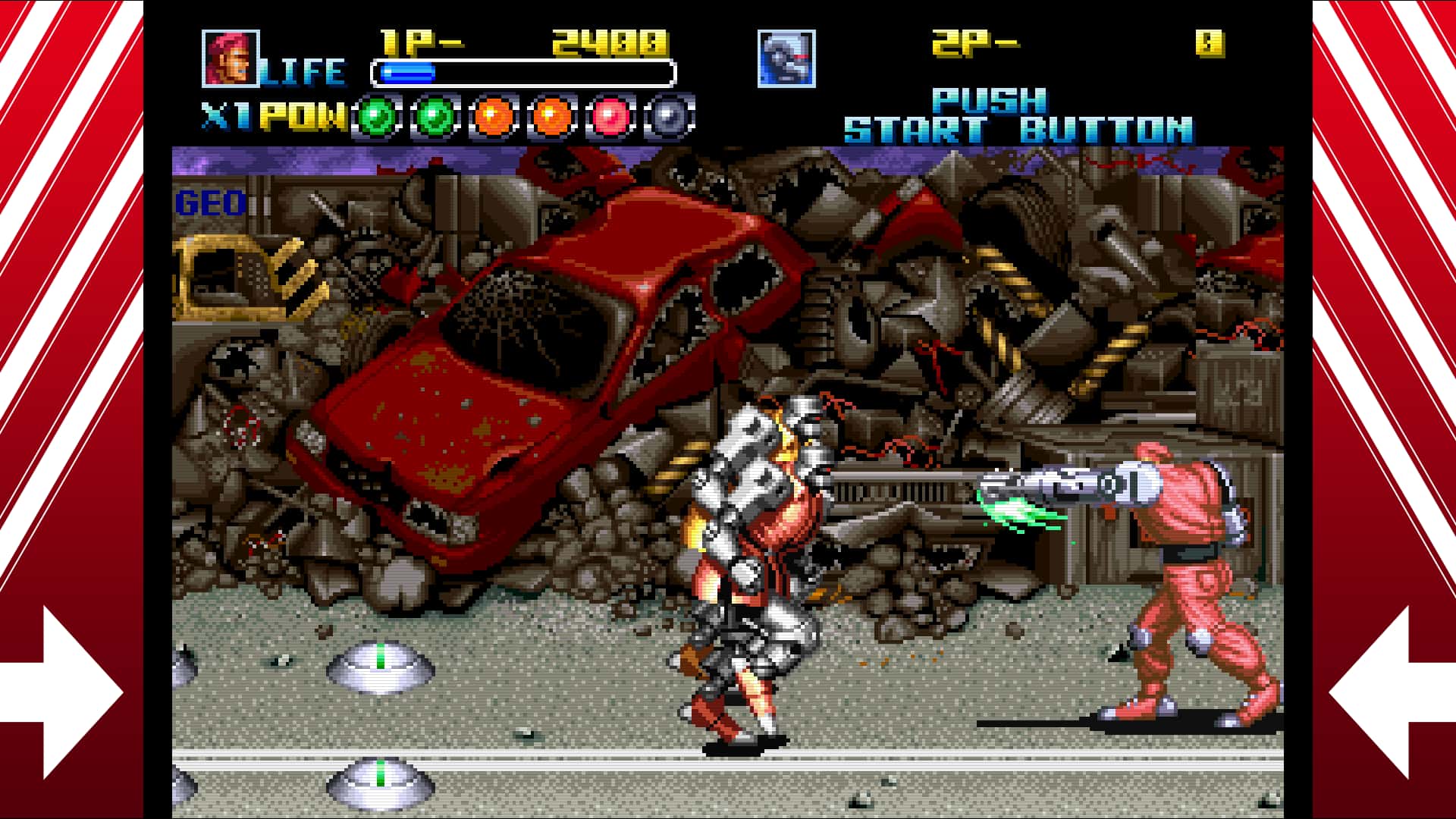
Task: Click the 1P character portrait icon
Action: tap(230, 57)
